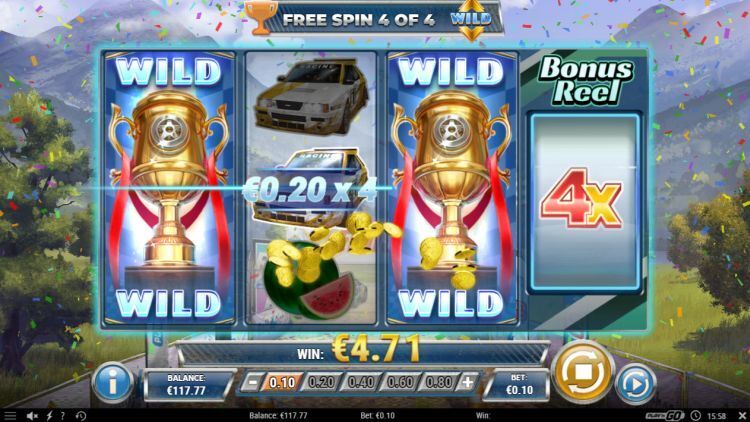The height and width of the screenshot is (422, 750).
Task: Open help with the question mark icon
Action: pos(64,415)
